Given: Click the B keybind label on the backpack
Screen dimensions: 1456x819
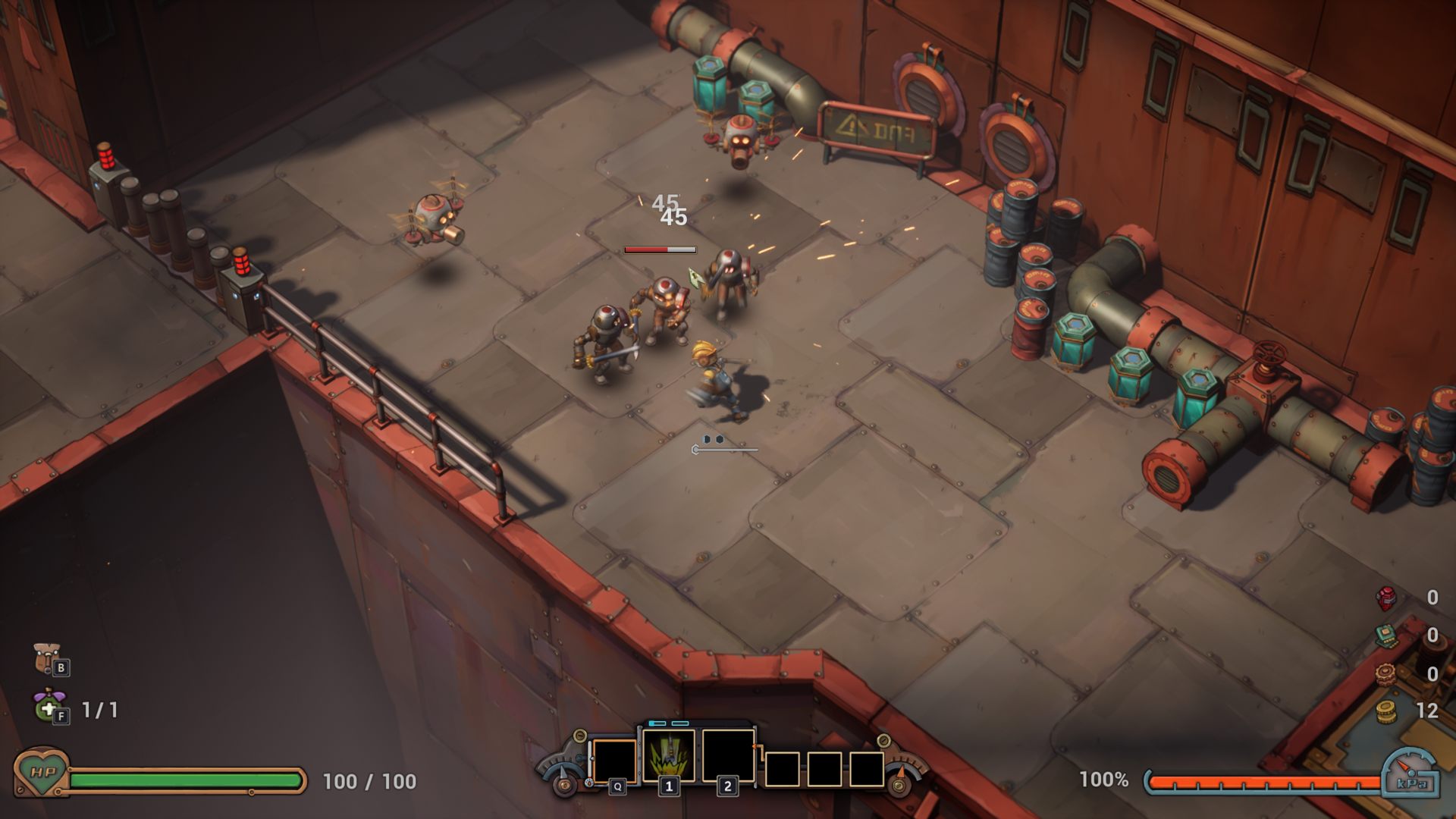Looking at the screenshot, I should click(61, 667).
